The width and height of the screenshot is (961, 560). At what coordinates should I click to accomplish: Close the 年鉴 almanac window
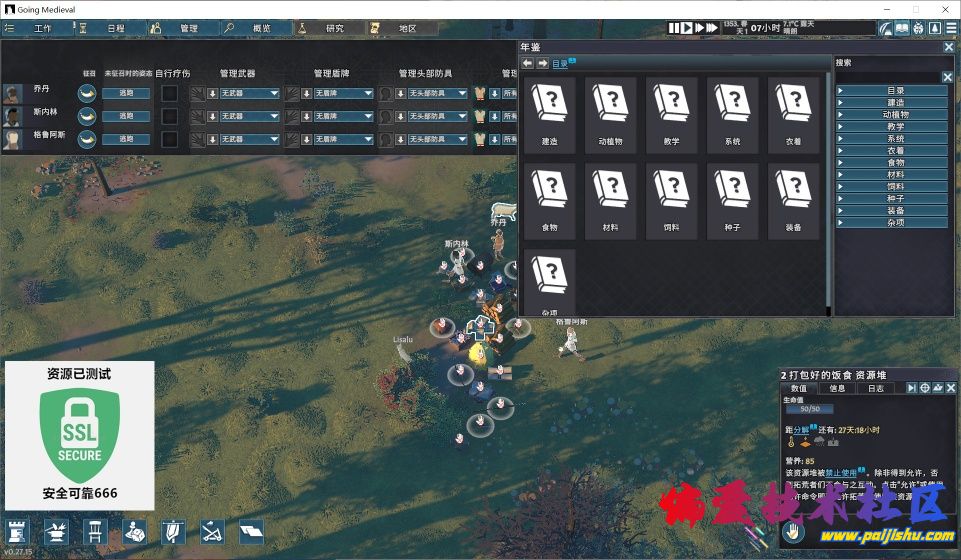coord(948,47)
